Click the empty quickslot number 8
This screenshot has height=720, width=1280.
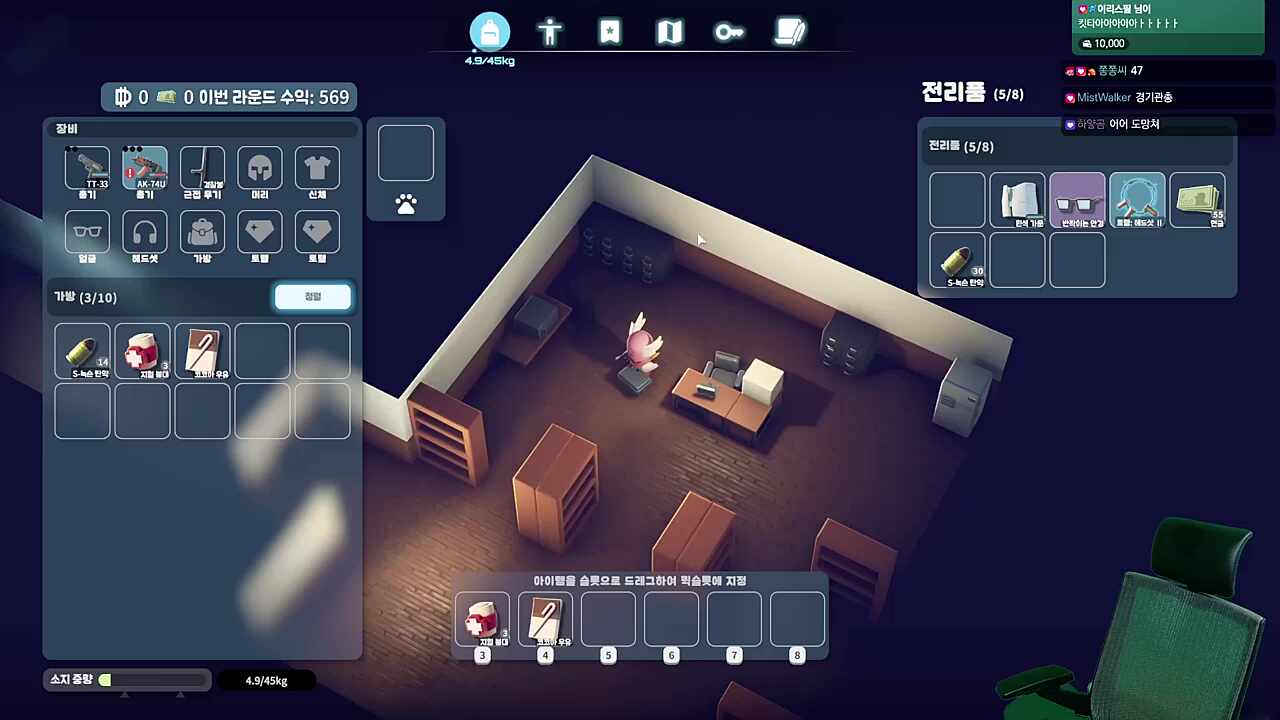(x=797, y=618)
